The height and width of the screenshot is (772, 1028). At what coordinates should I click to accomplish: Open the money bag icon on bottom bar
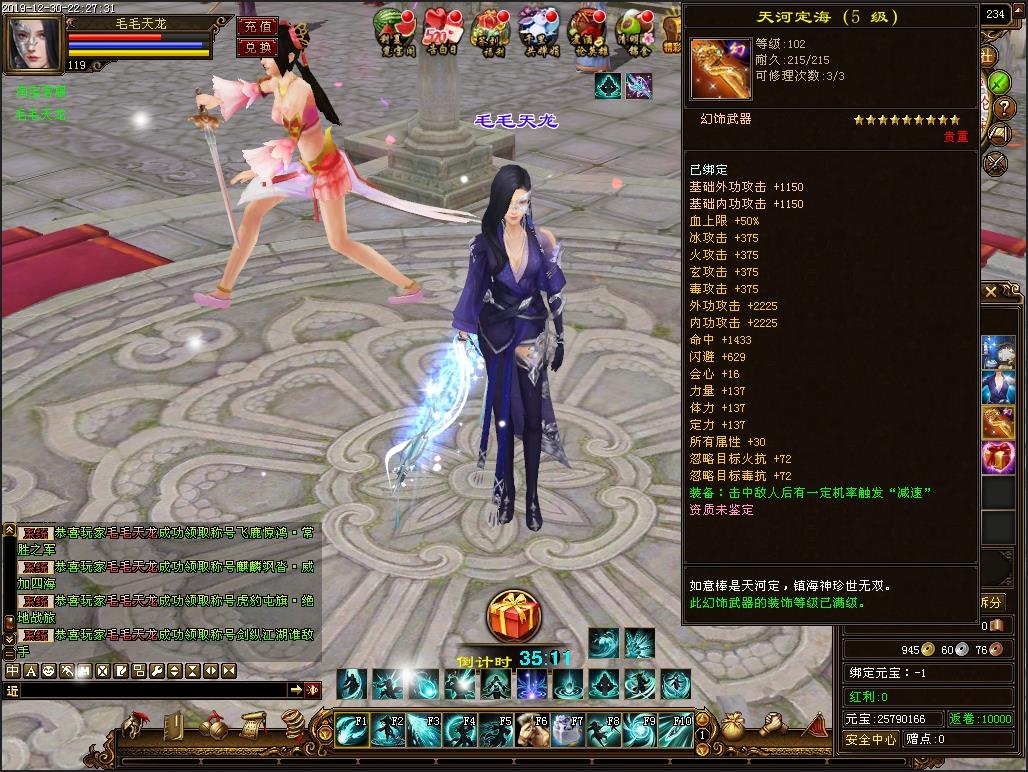[x=734, y=723]
